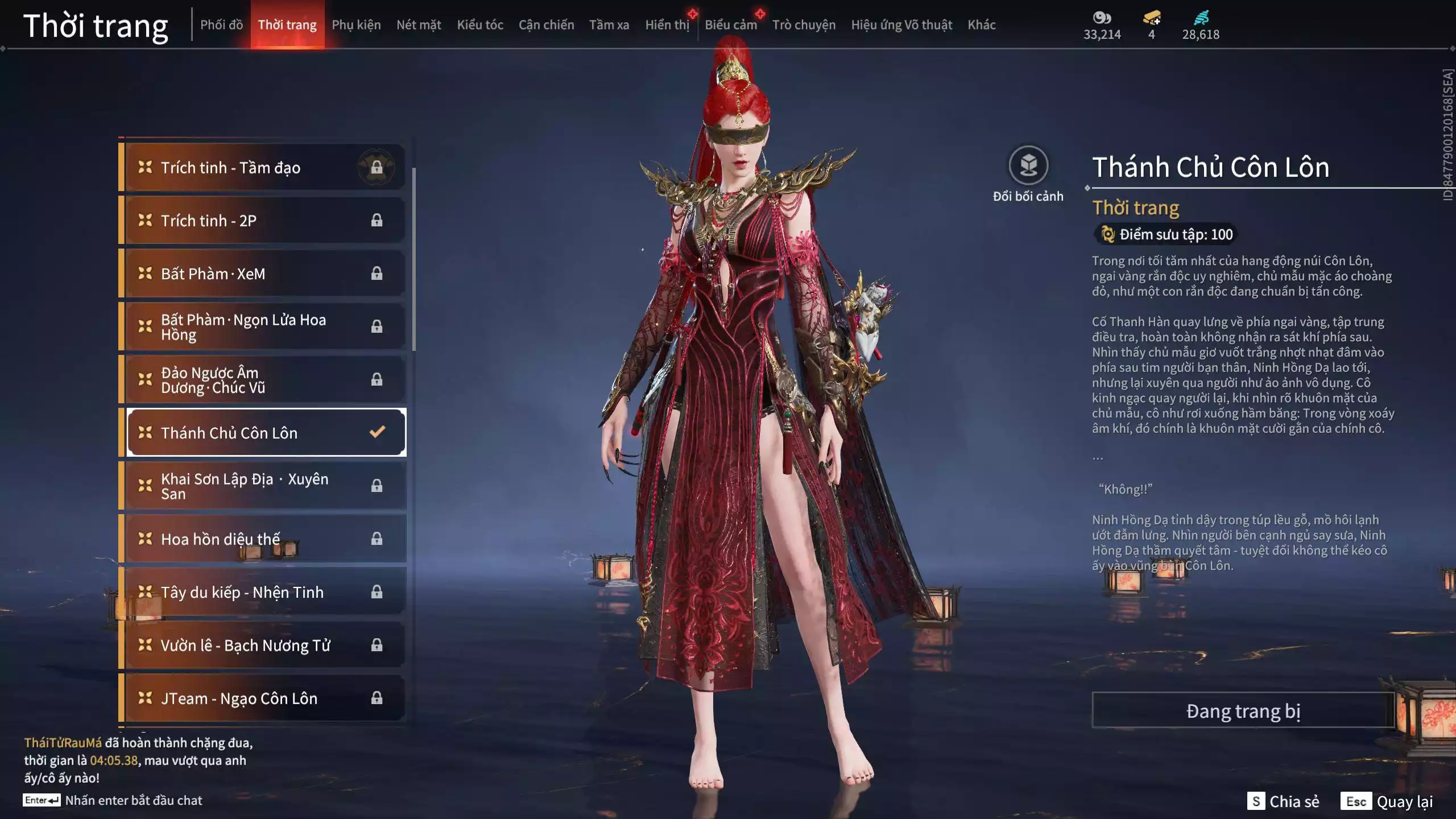Open the Cận chiến category
1456x819 pixels.
[546, 25]
